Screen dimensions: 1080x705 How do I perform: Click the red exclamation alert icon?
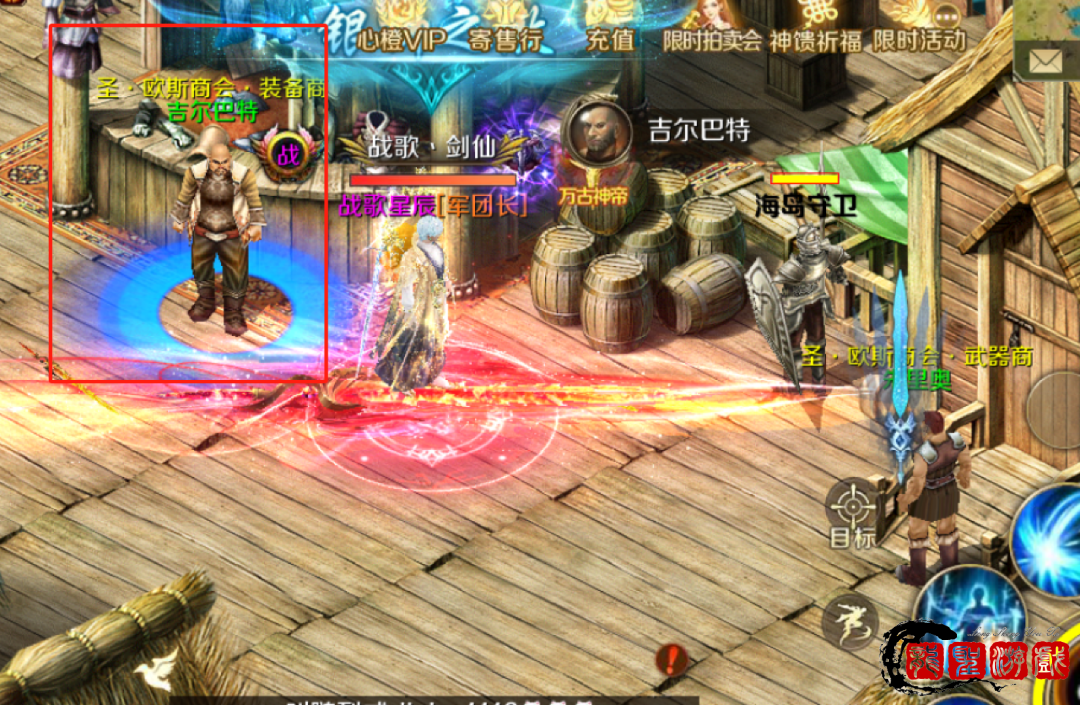tap(672, 660)
